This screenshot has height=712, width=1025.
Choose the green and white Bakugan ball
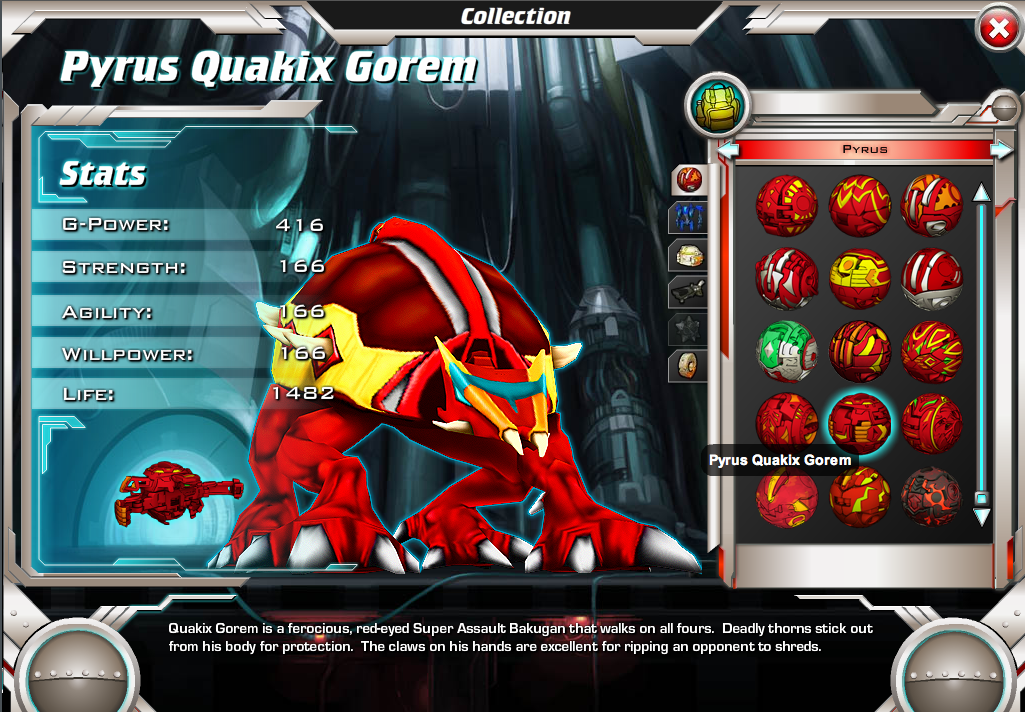pos(787,352)
